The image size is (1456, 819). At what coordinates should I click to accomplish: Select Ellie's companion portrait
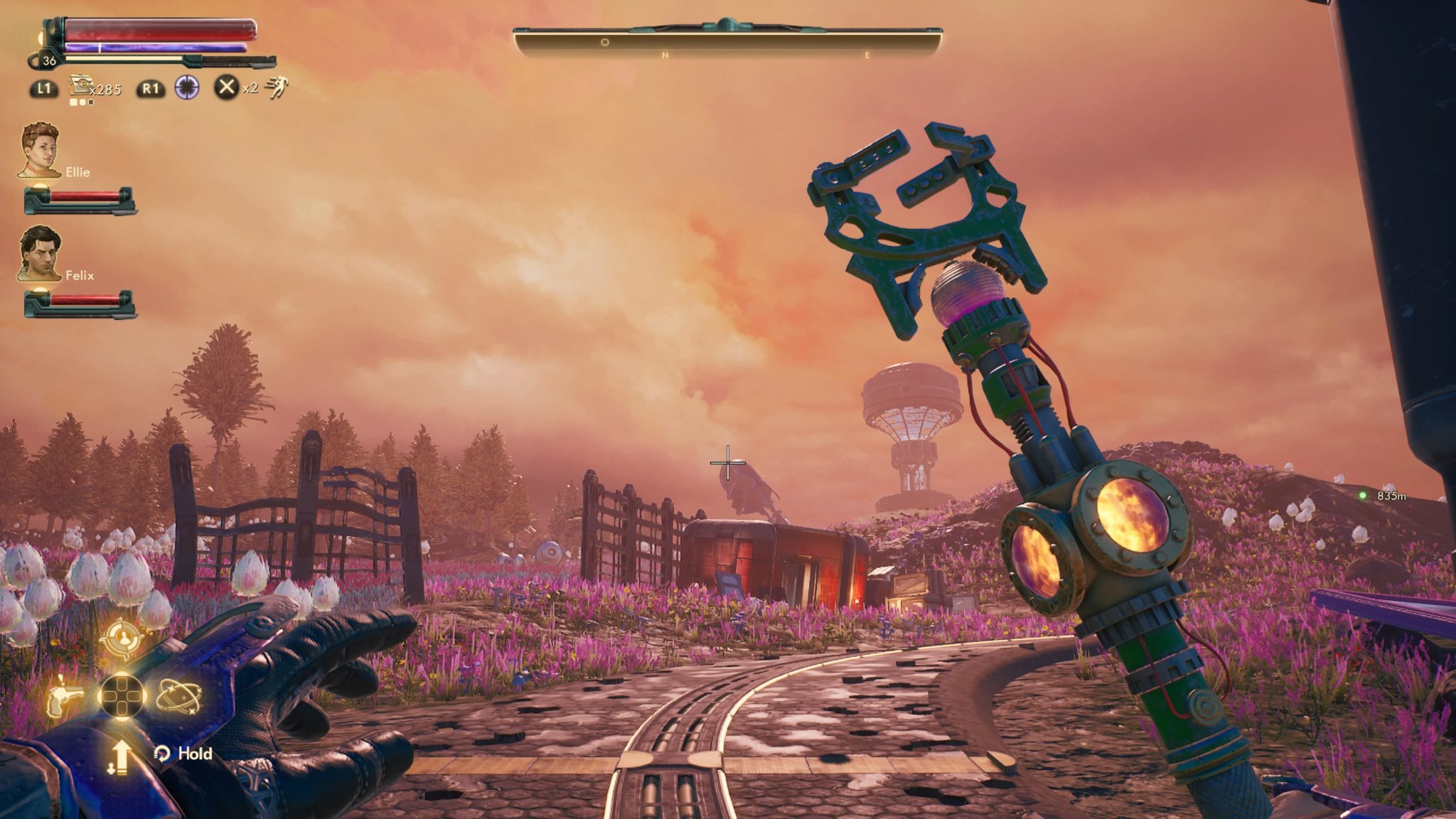point(41,150)
